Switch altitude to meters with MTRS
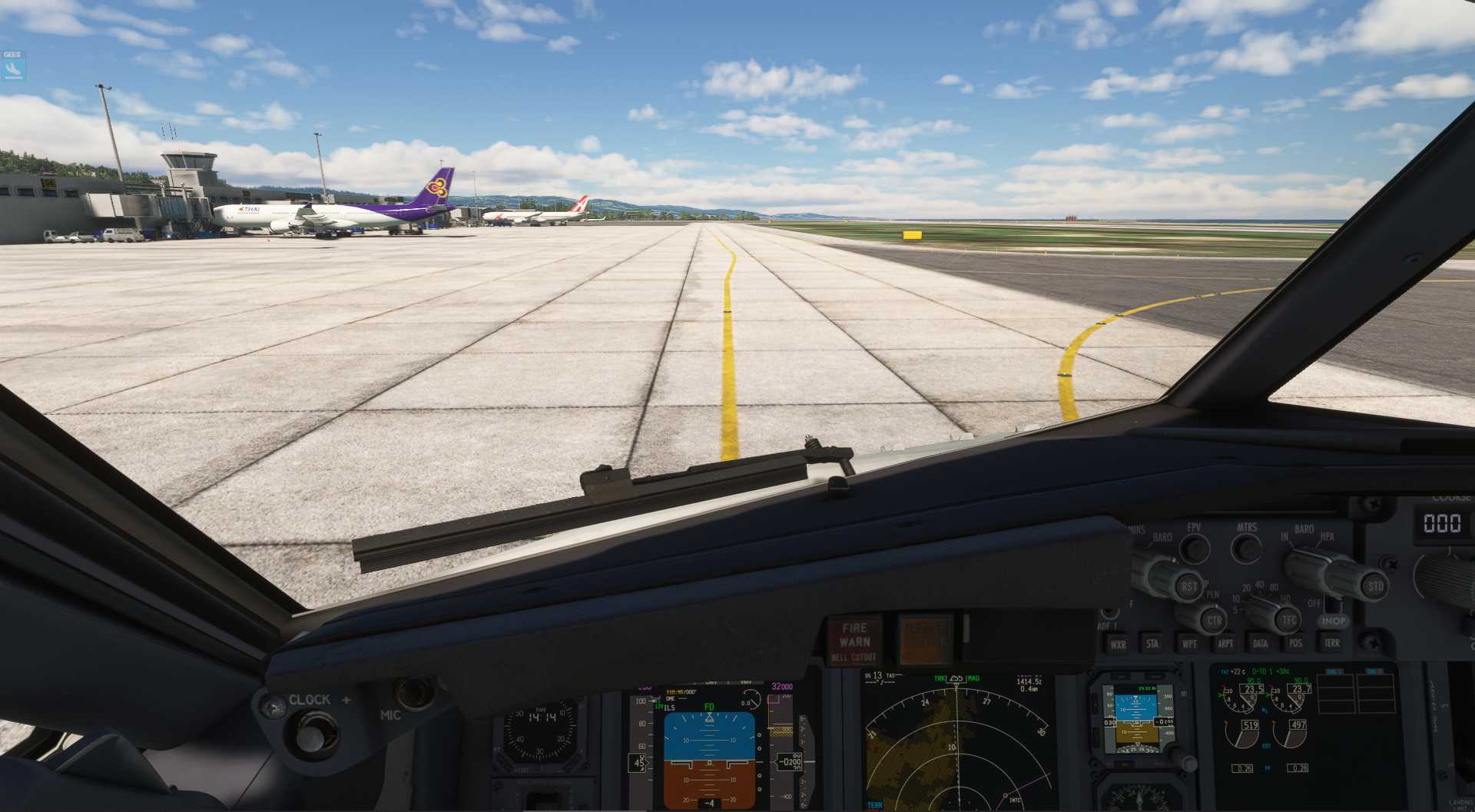The height and width of the screenshot is (812, 1475). tap(1246, 548)
